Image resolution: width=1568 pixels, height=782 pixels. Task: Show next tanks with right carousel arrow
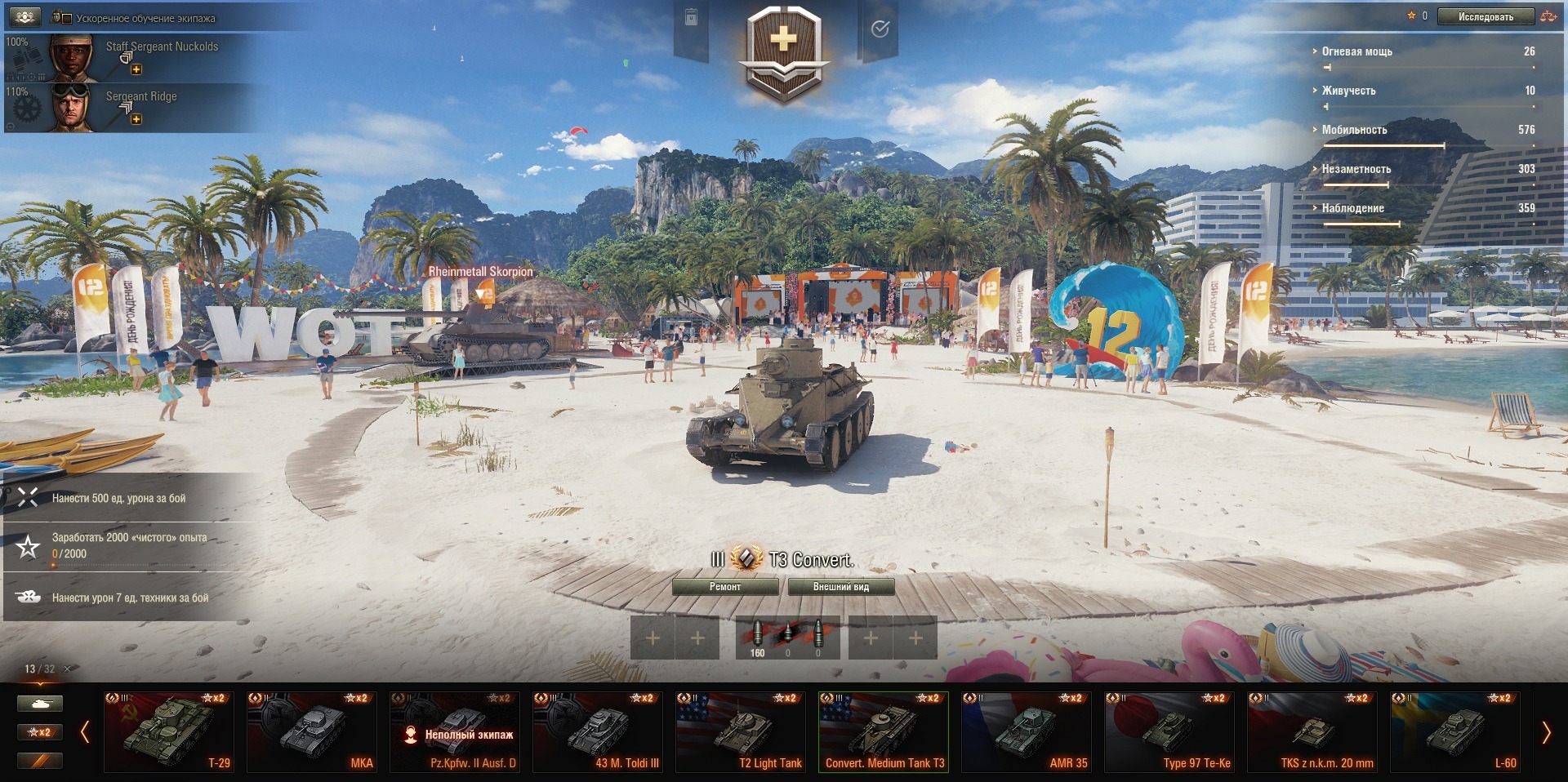click(x=1545, y=732)
